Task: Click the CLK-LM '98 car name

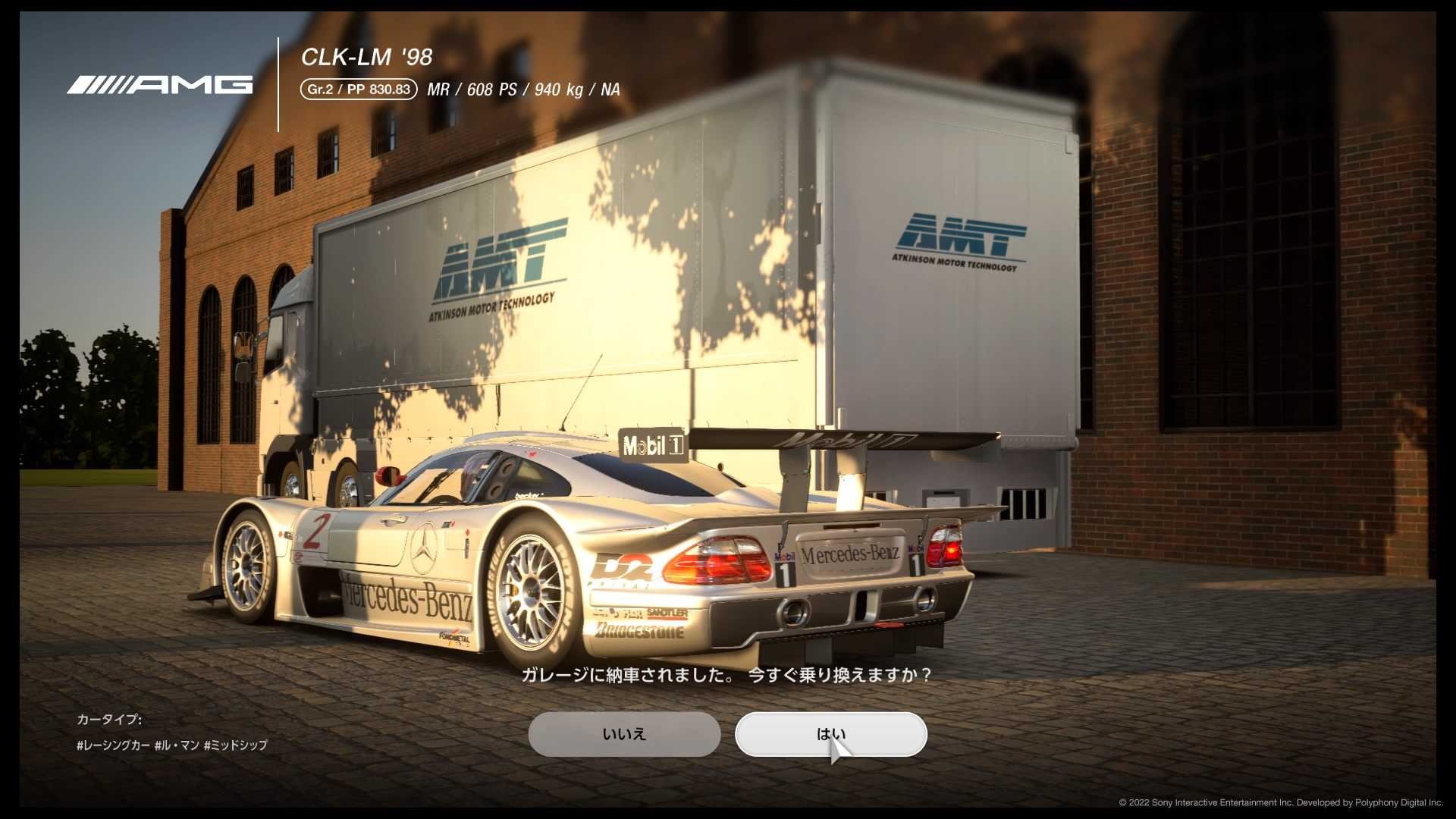Action: [x=366, y=56]
